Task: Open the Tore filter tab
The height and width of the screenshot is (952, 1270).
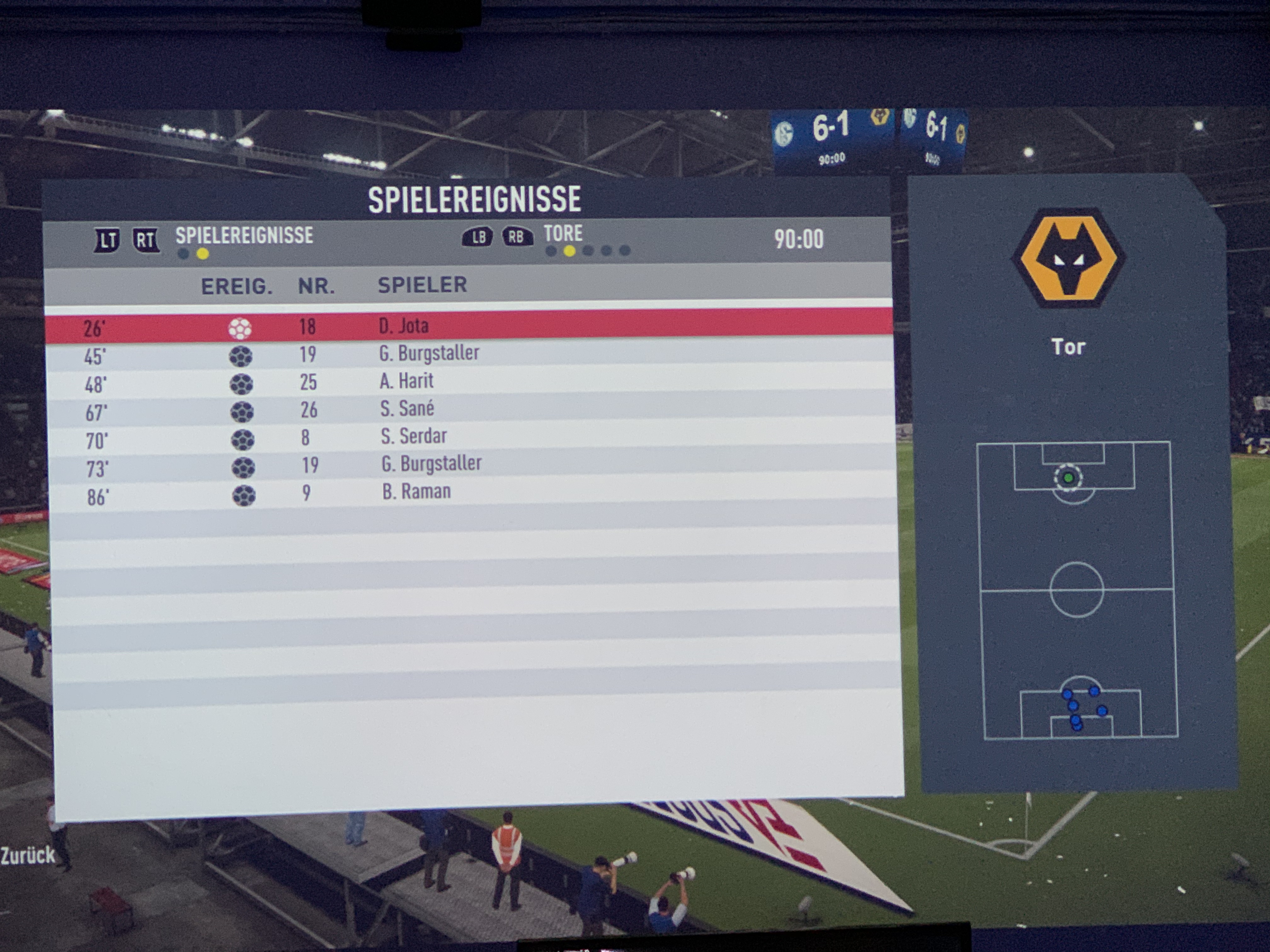Action: (x=563, y=234)
